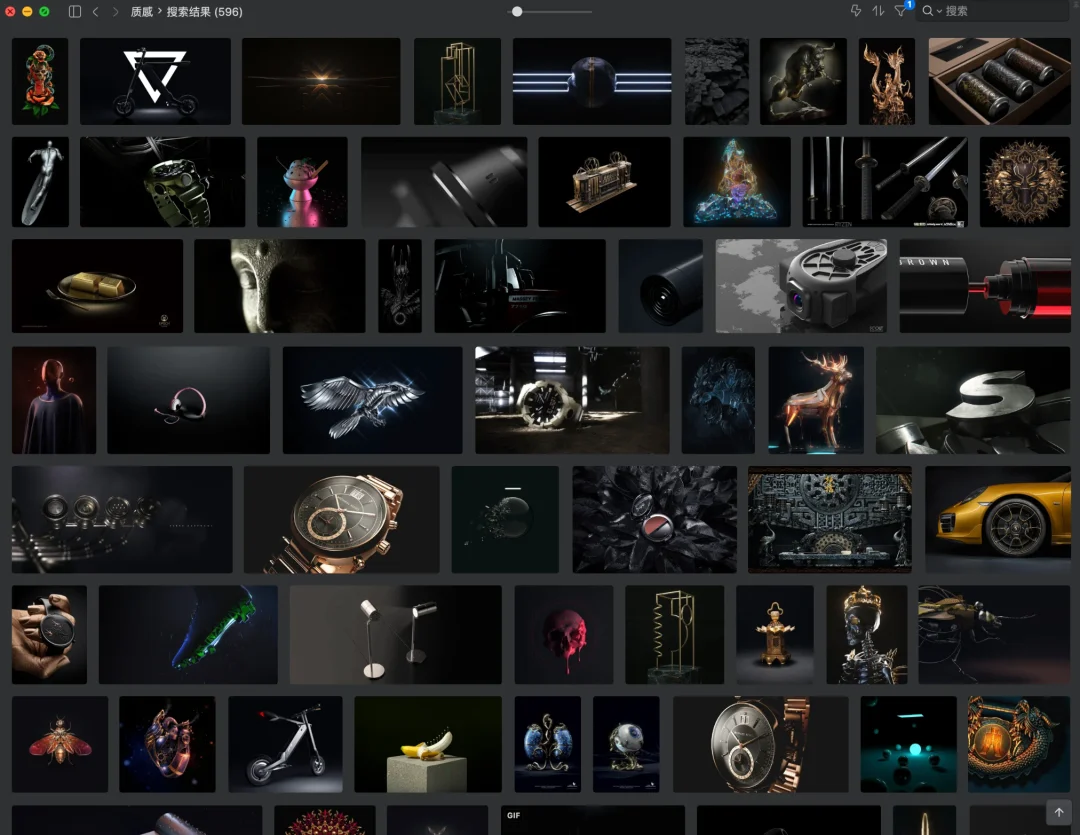This screenshot has height=835, width=1080.
Task: Click the 搜索 search field
Action: [x=1000, y=11]
